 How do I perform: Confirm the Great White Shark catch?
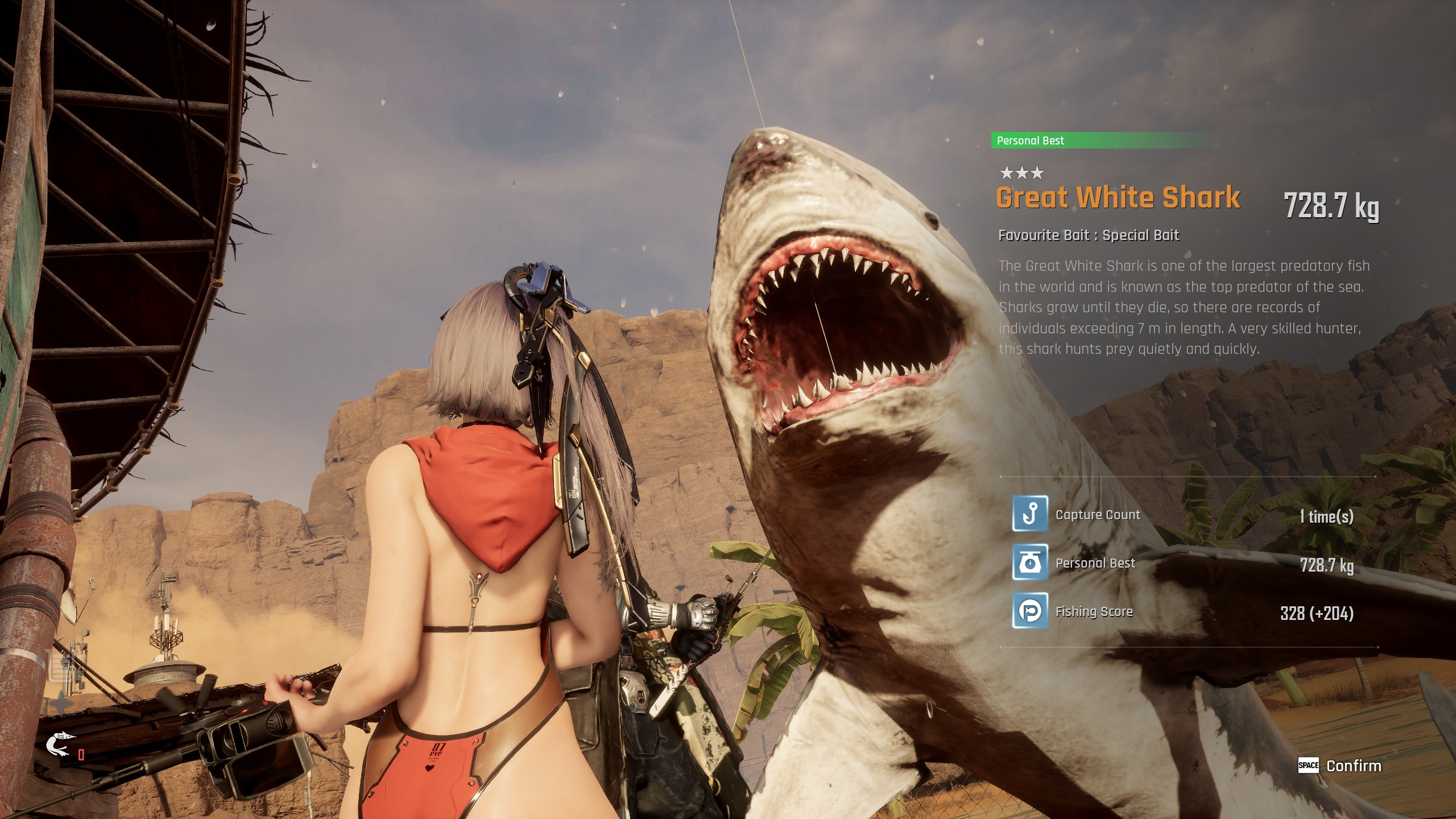coord(1339,766)
